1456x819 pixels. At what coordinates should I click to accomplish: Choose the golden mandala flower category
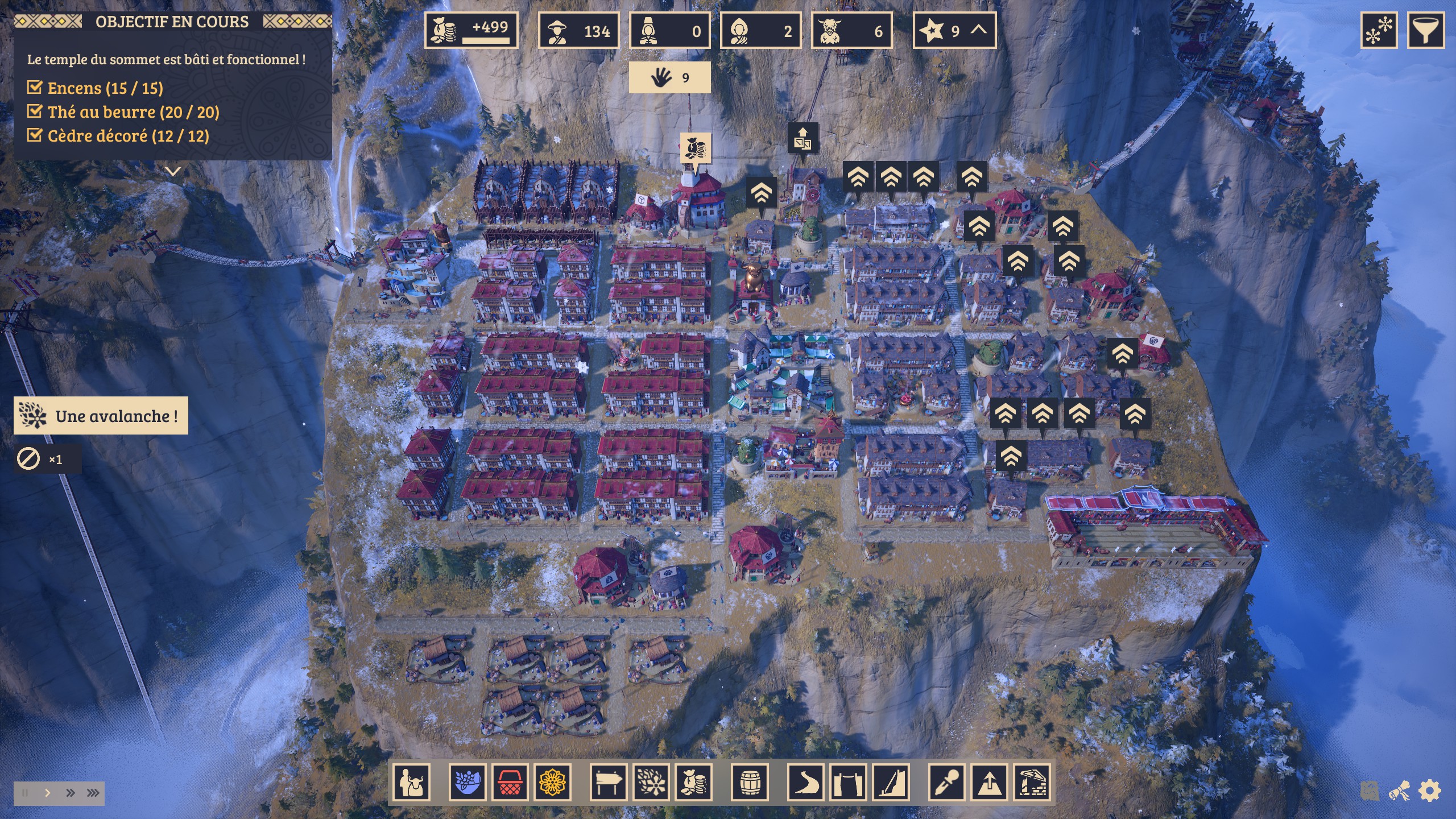click(x=552, y=783)
